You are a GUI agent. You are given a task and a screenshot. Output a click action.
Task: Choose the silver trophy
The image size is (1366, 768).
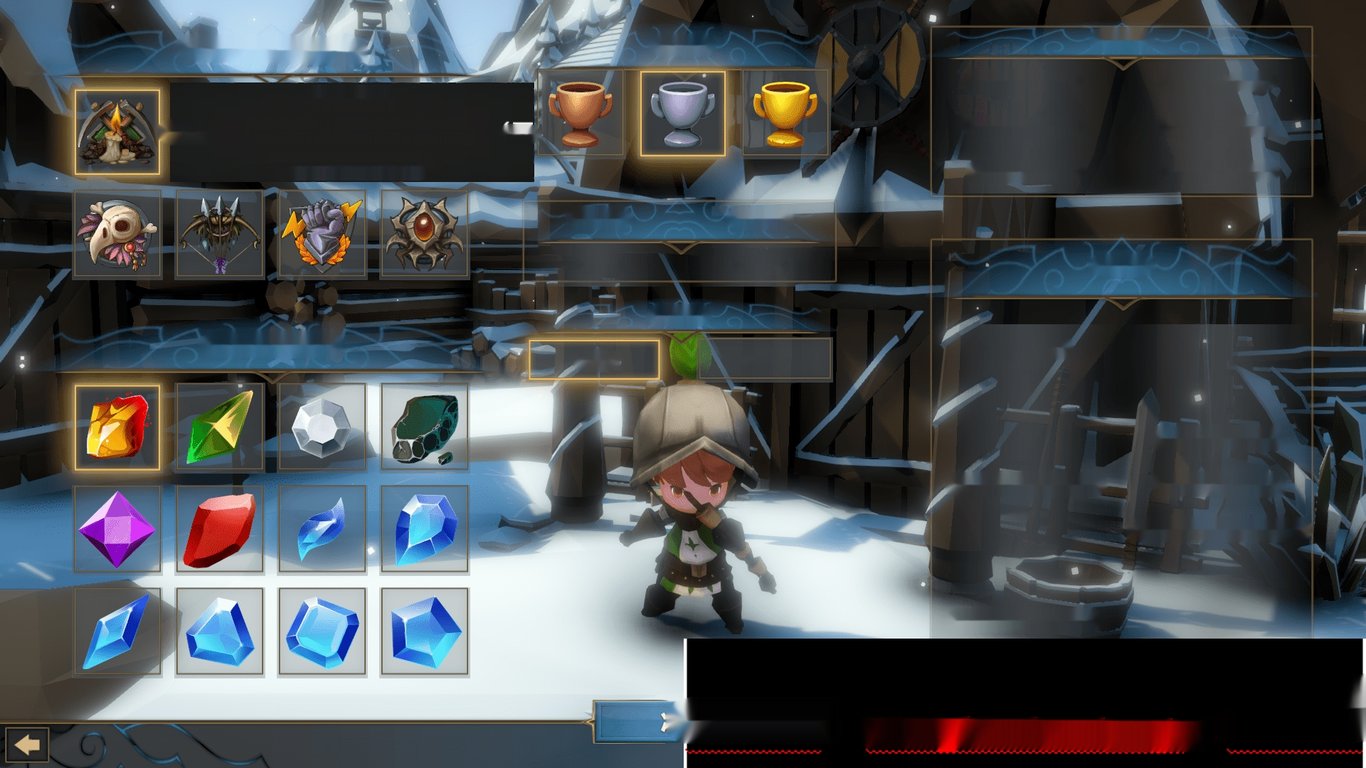[683, 113]
